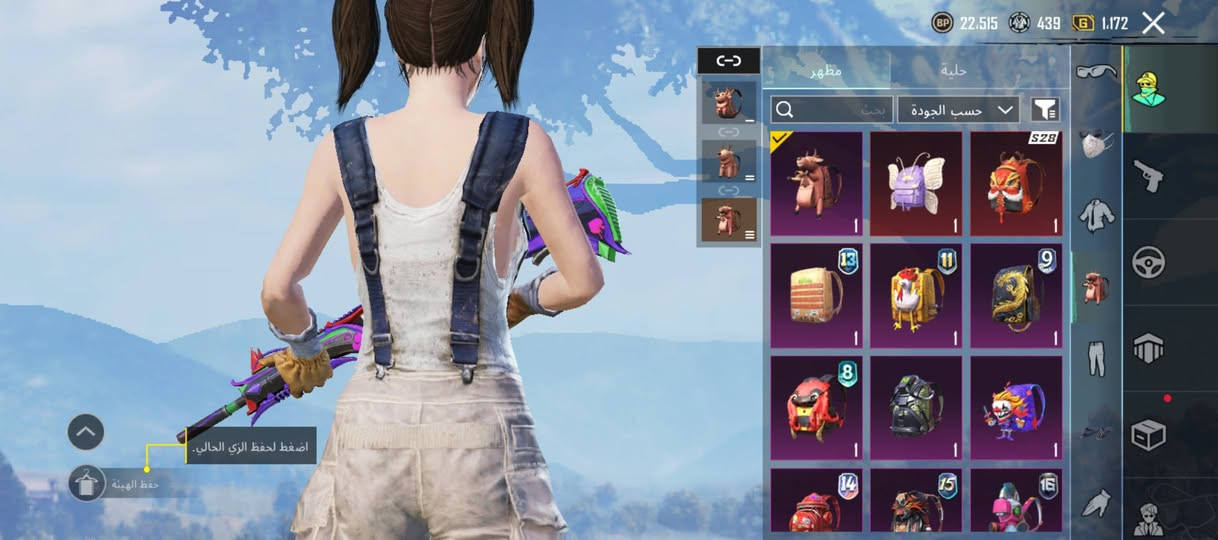
Task: Switch to the pants category
Action: pos(1097,358)
